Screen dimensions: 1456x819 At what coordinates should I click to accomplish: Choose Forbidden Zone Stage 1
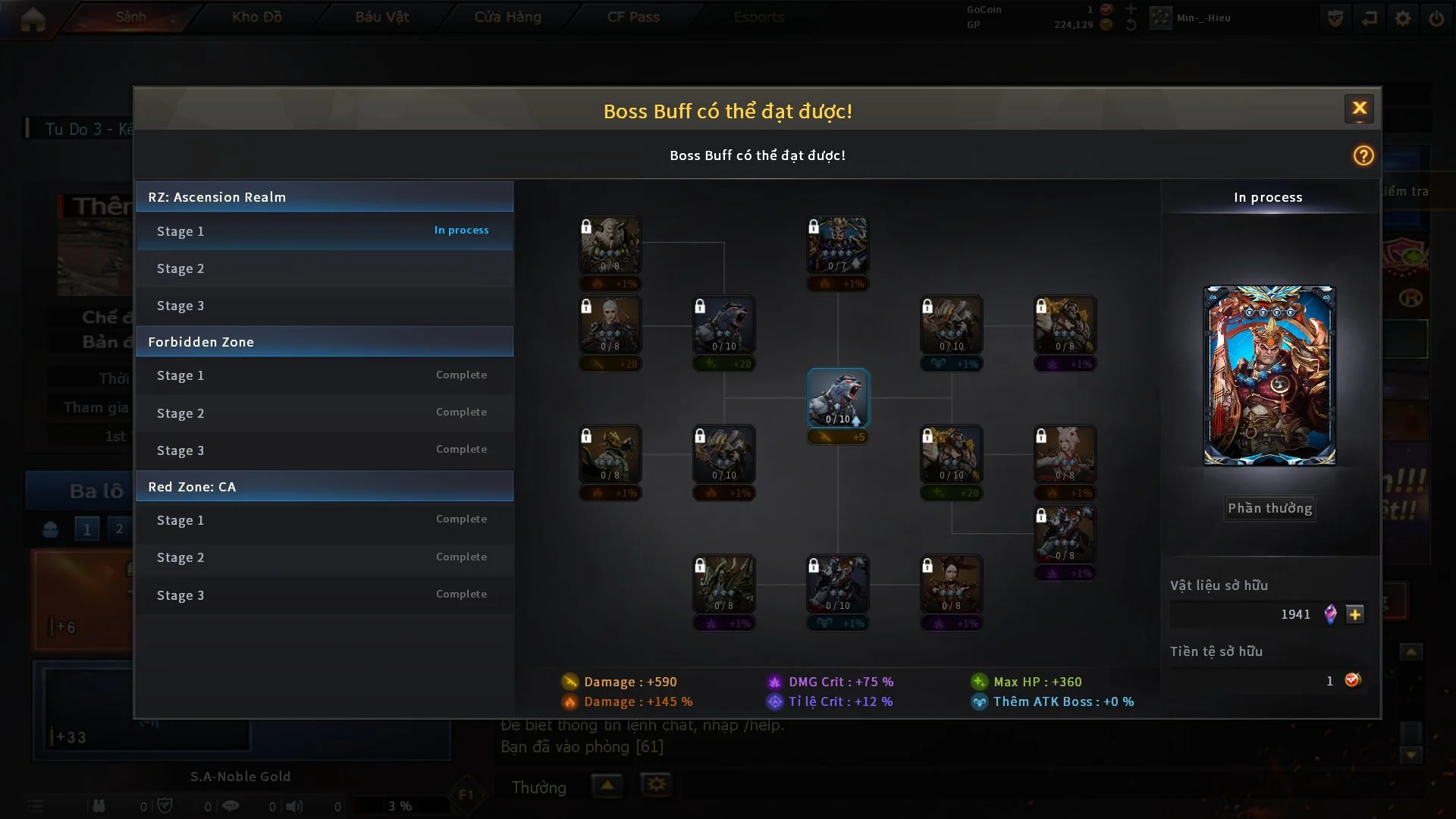(325, 375)
